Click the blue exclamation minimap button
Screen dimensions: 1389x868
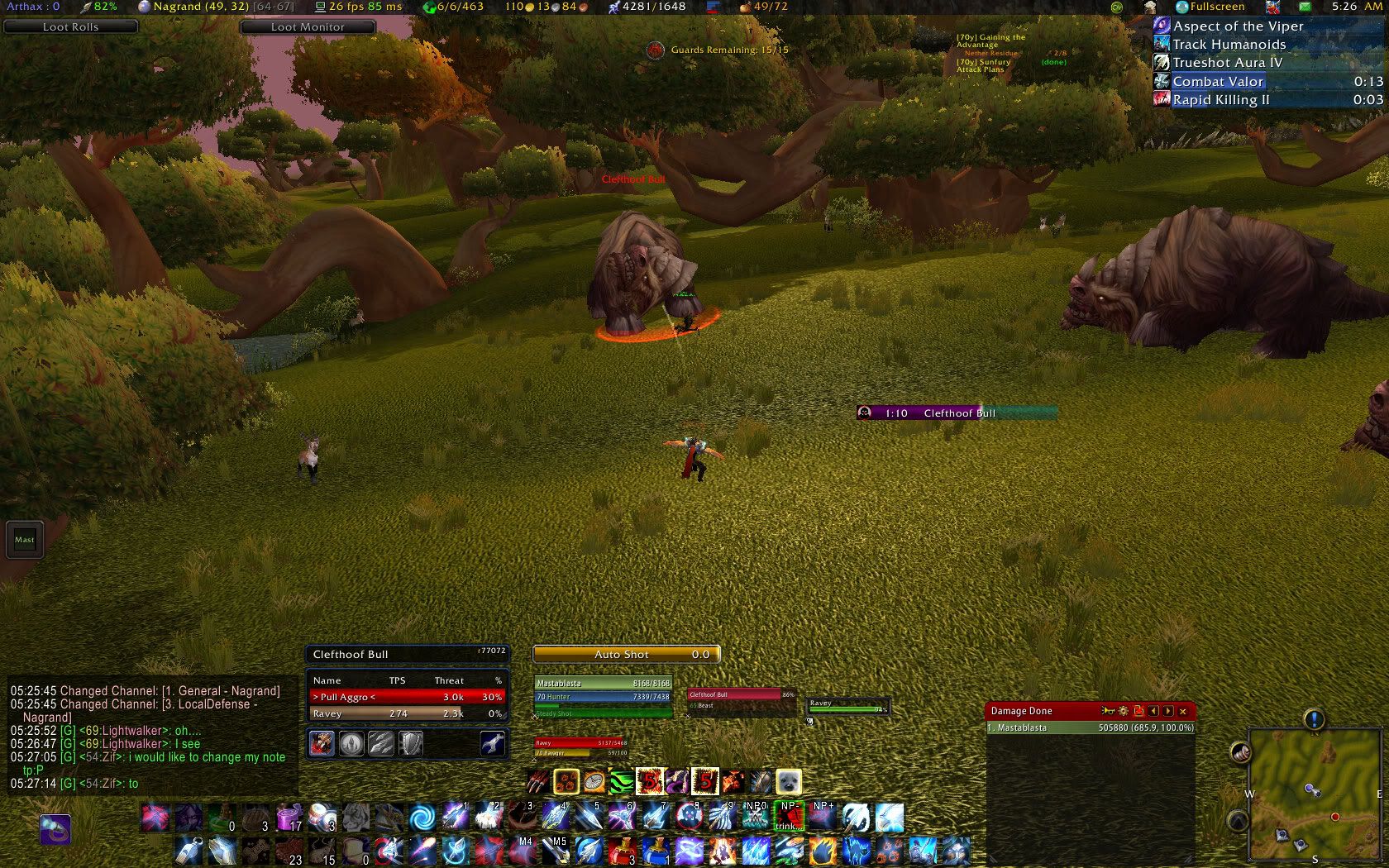point(1314,719)
